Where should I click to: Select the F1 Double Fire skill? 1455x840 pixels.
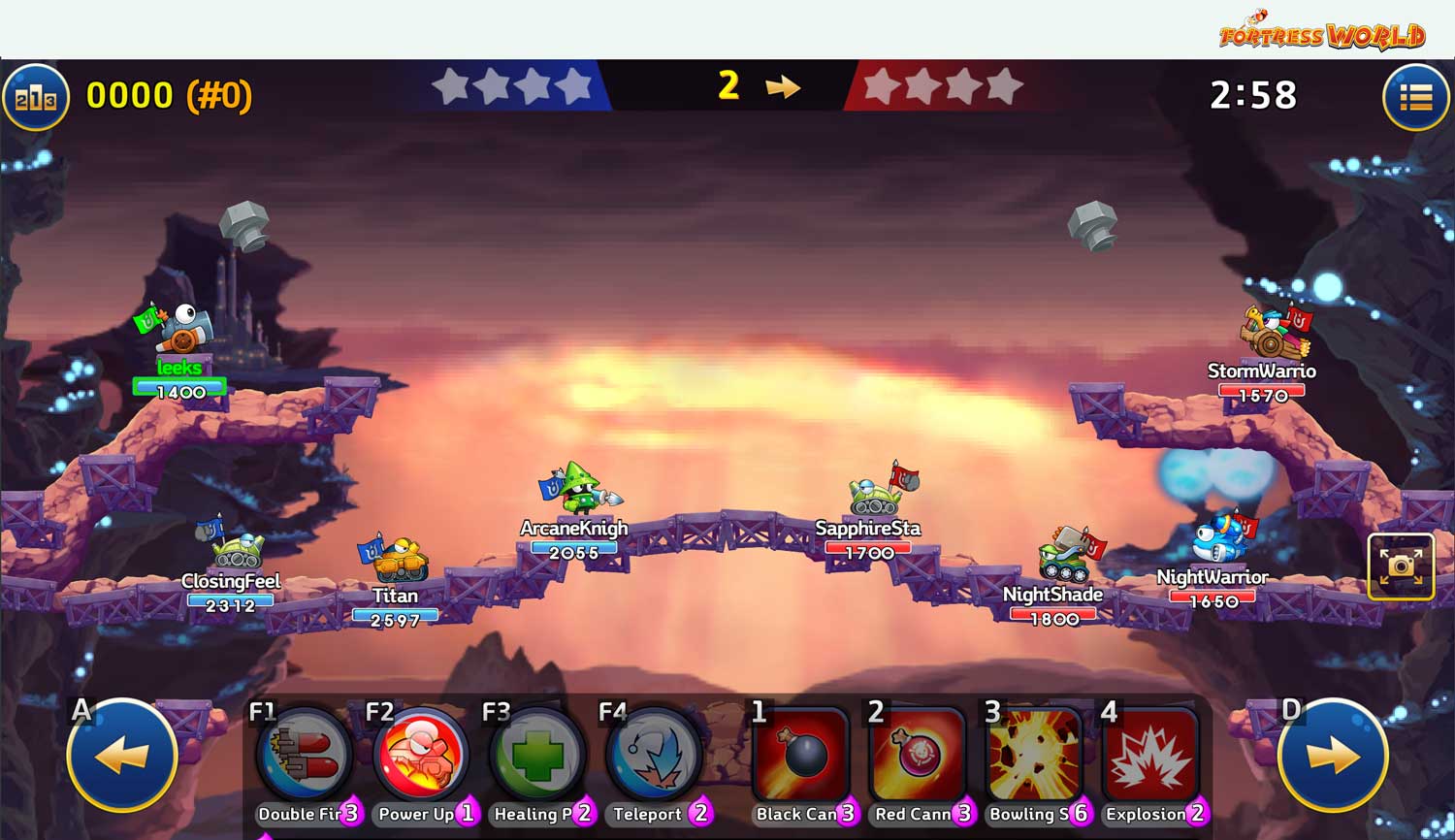(x=304, y=757)
